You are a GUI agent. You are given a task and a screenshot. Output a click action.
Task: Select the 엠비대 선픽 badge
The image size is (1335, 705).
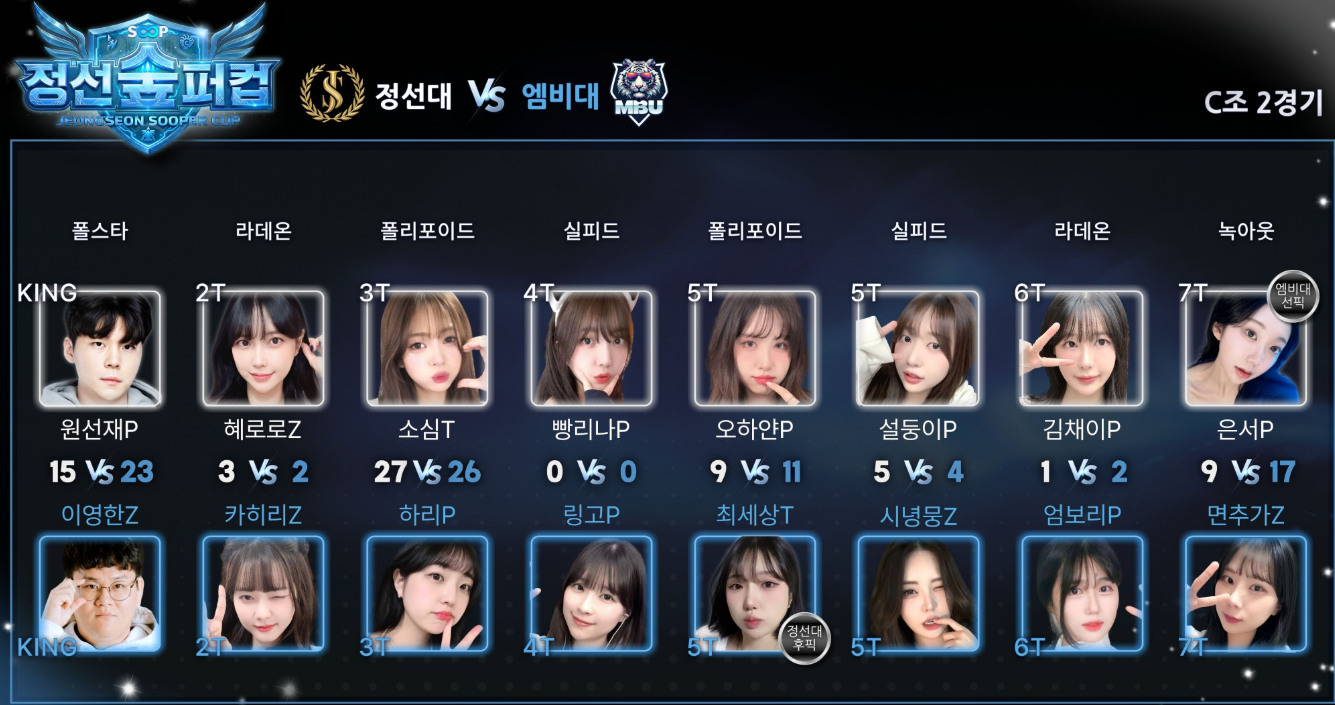tap(1292, 297)
